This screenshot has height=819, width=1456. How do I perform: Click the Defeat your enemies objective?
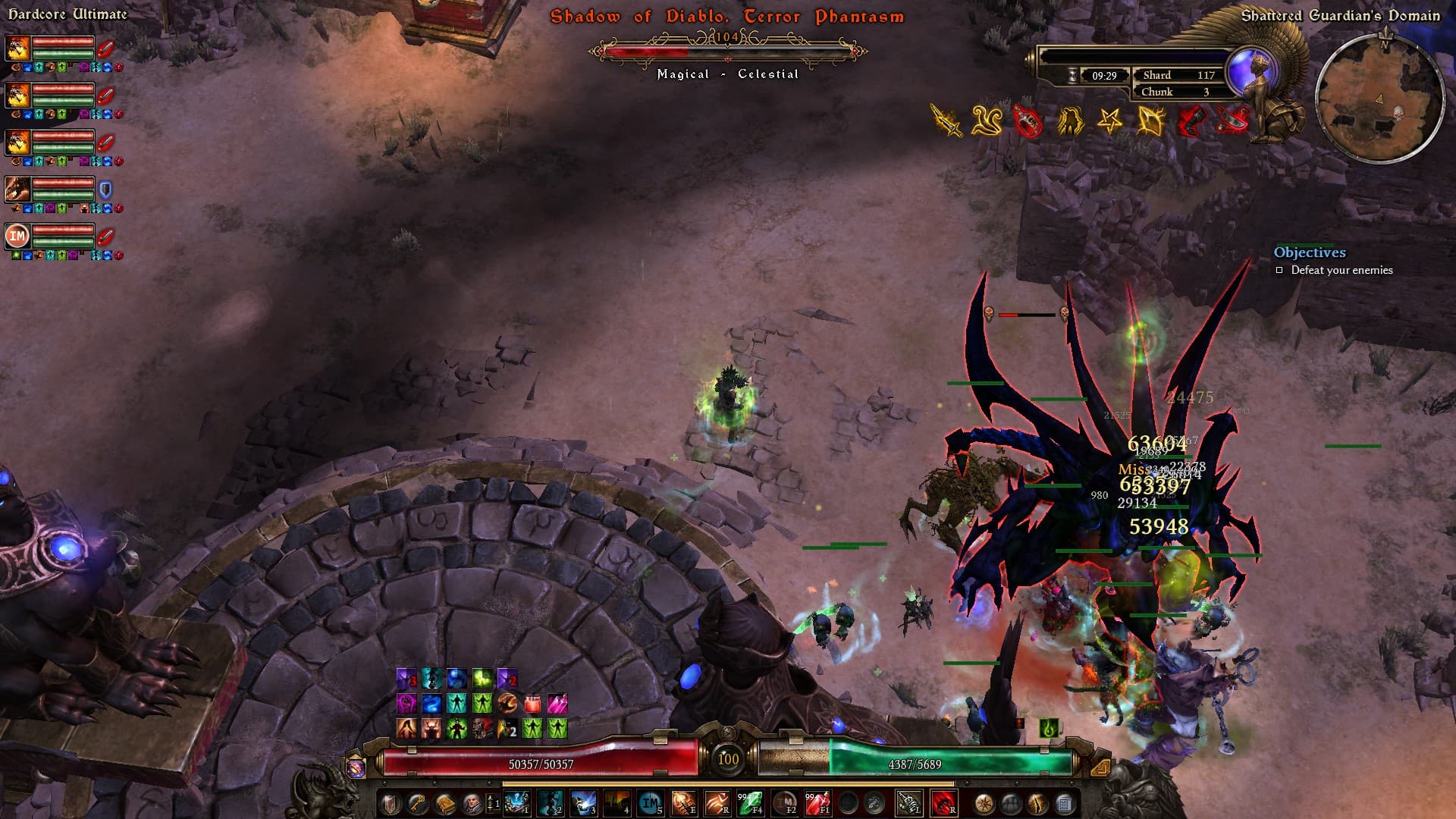[1341, 270]
